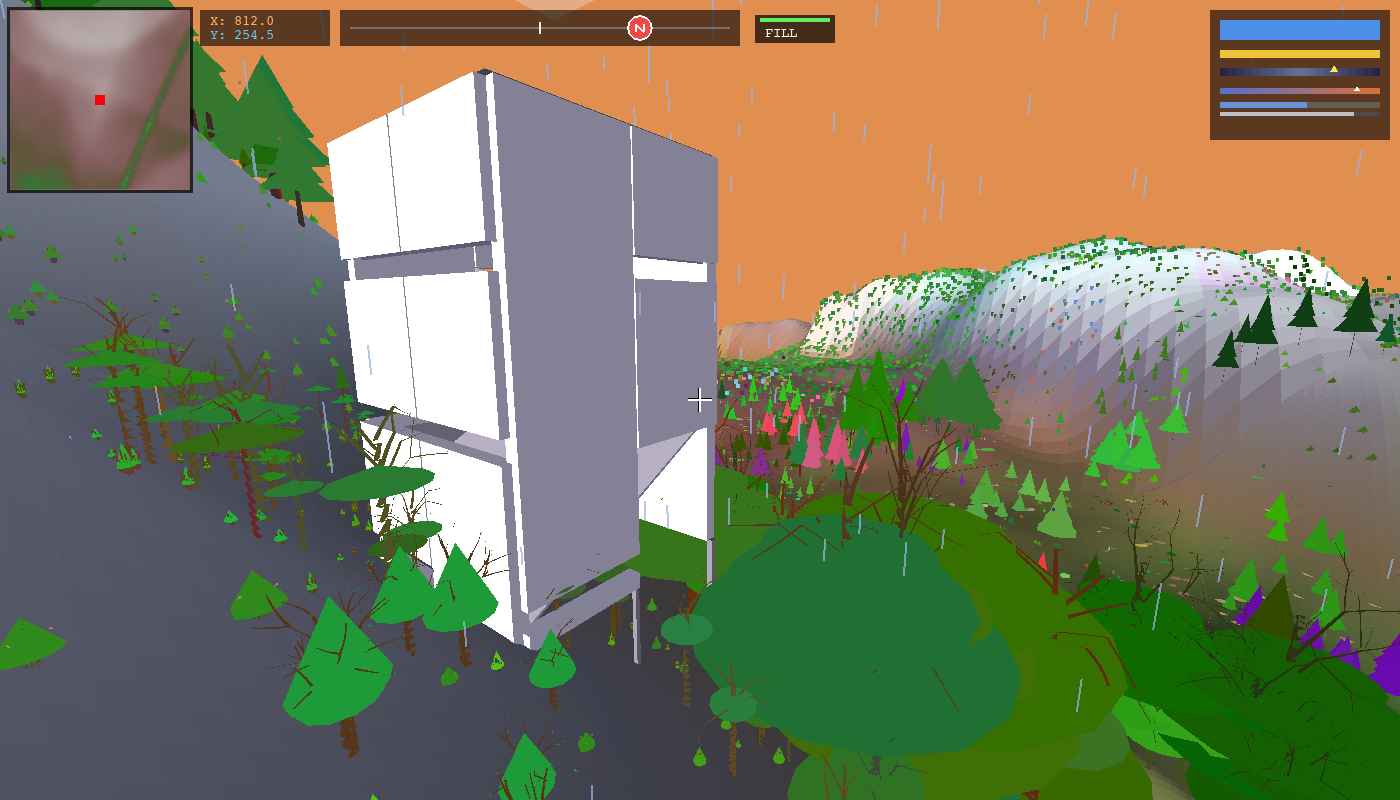Screen dimensions: 1400x800
Task: Click the crosshair at screen center
Action: [x=699, y=400]
